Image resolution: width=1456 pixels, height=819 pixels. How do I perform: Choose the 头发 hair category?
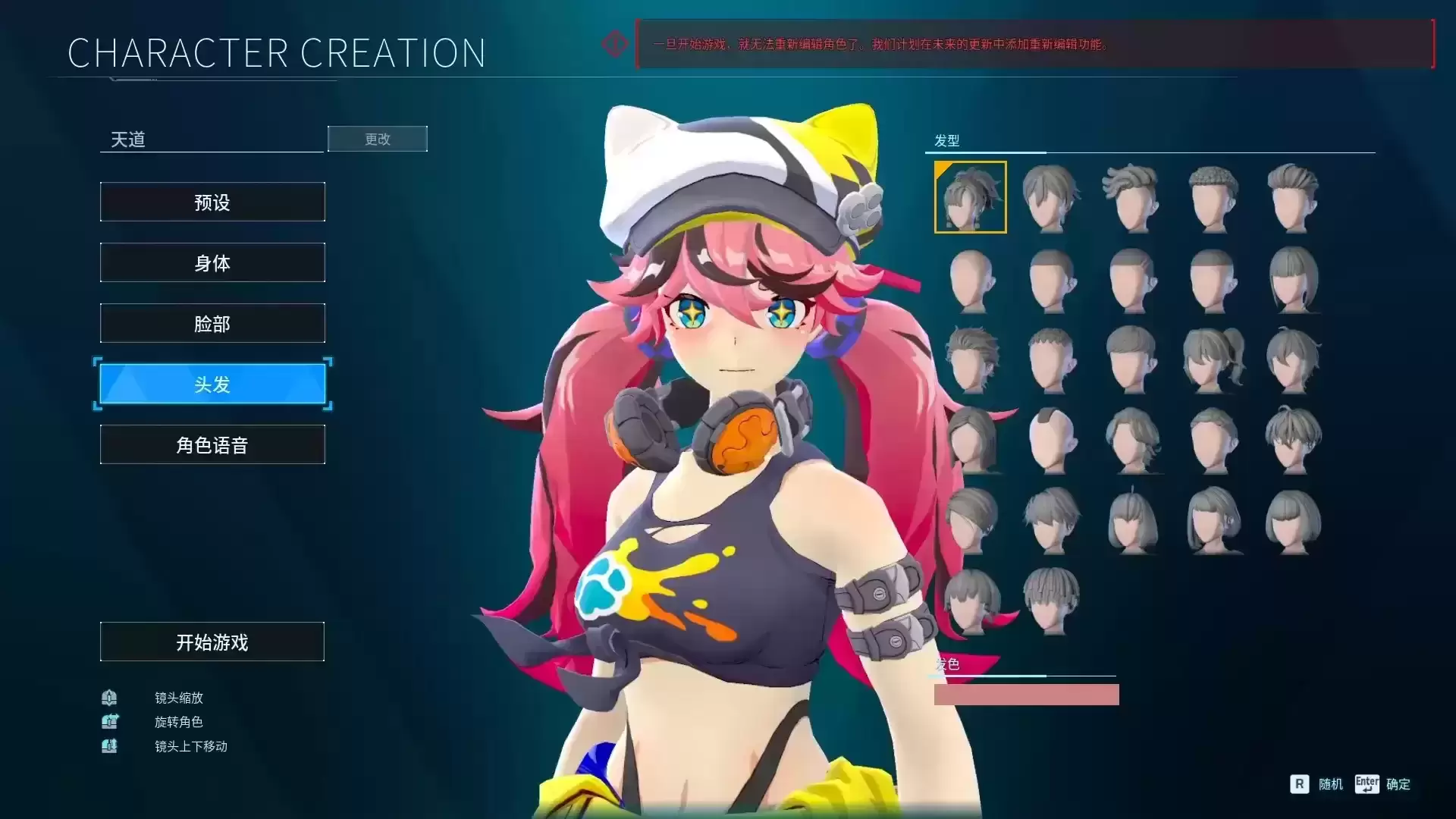pos(212,384)
